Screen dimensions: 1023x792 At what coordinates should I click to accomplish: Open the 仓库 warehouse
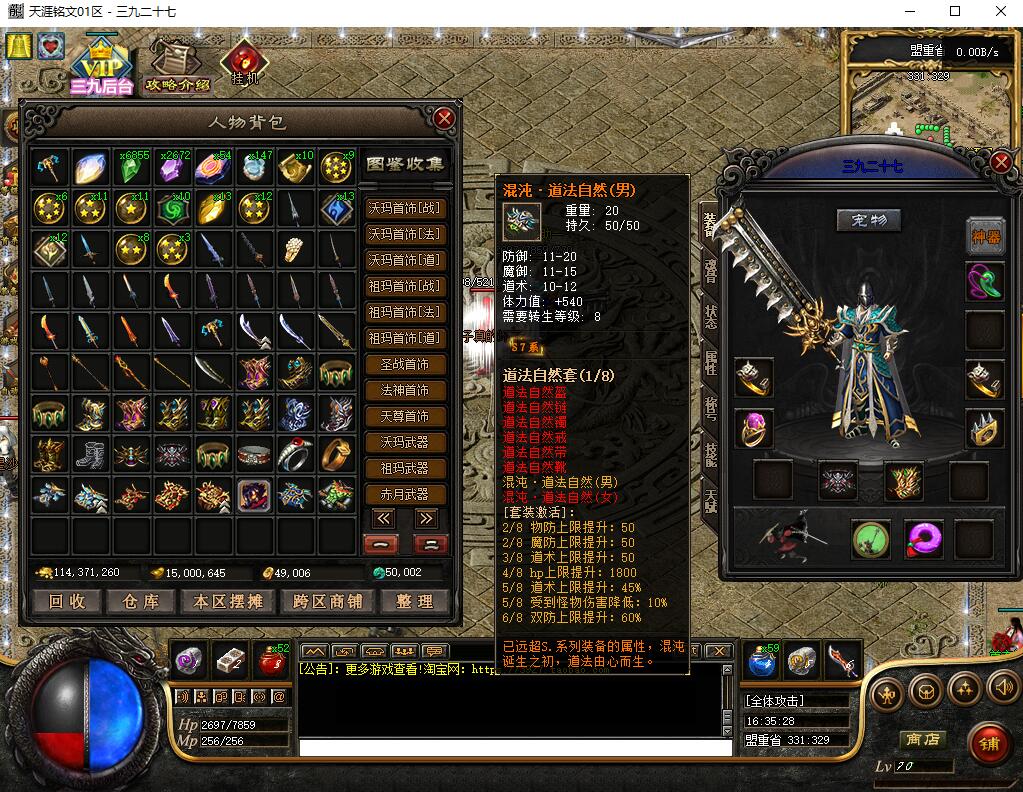point(141,601)
